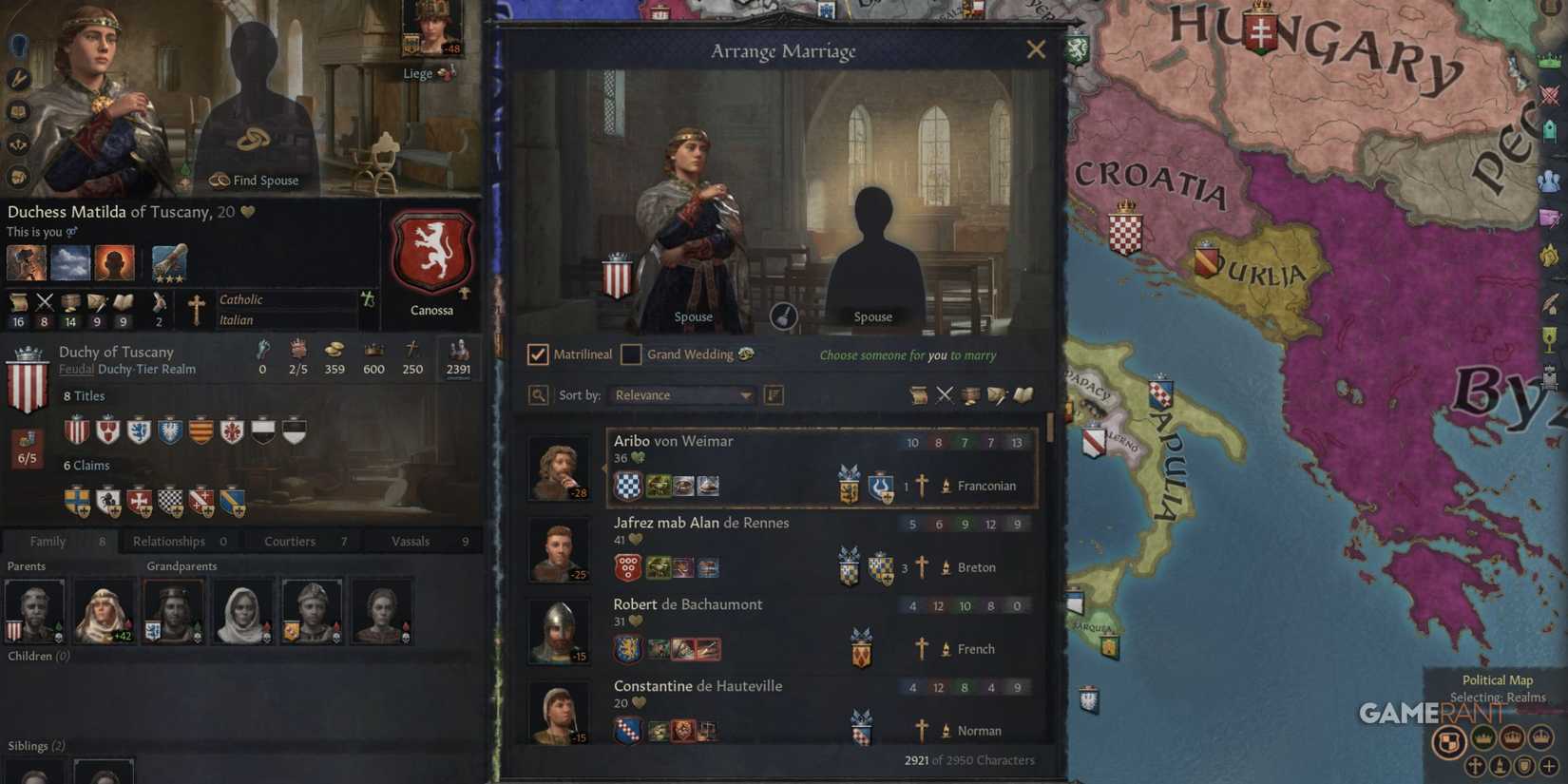
Task: Click the crossed-swords filter icon near the sort bar
Action: [946, 395]
